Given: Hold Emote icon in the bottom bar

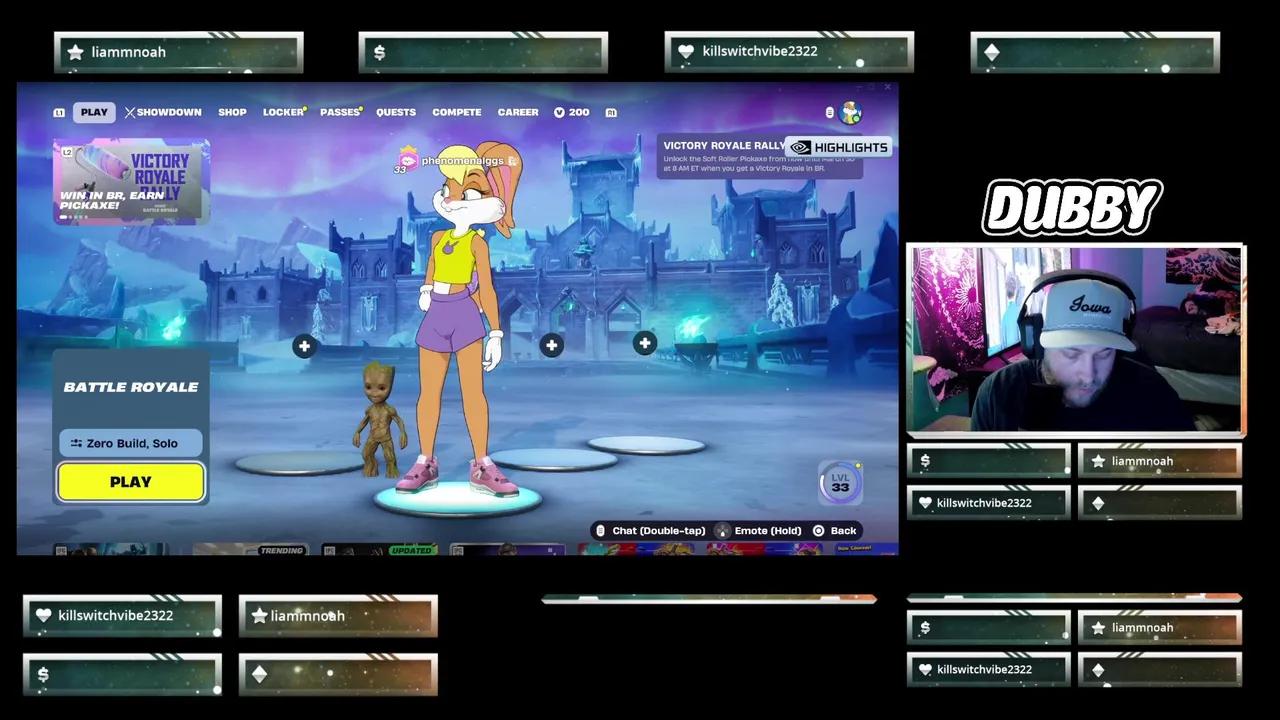Looking at the screenshot, I should click(724, 530).
